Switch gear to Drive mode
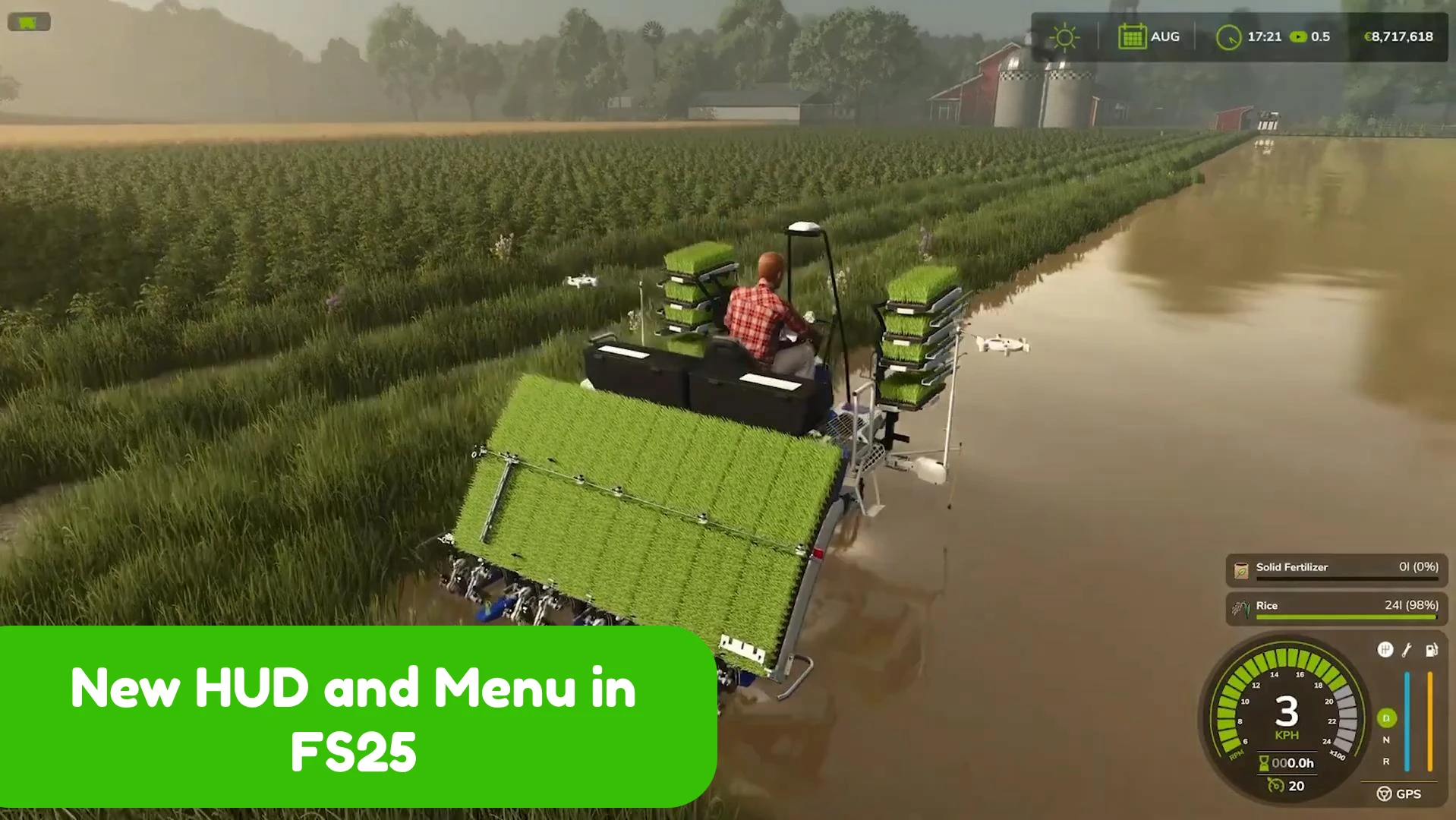The width and height of the screenshot is (1456, 820). 1385,717
